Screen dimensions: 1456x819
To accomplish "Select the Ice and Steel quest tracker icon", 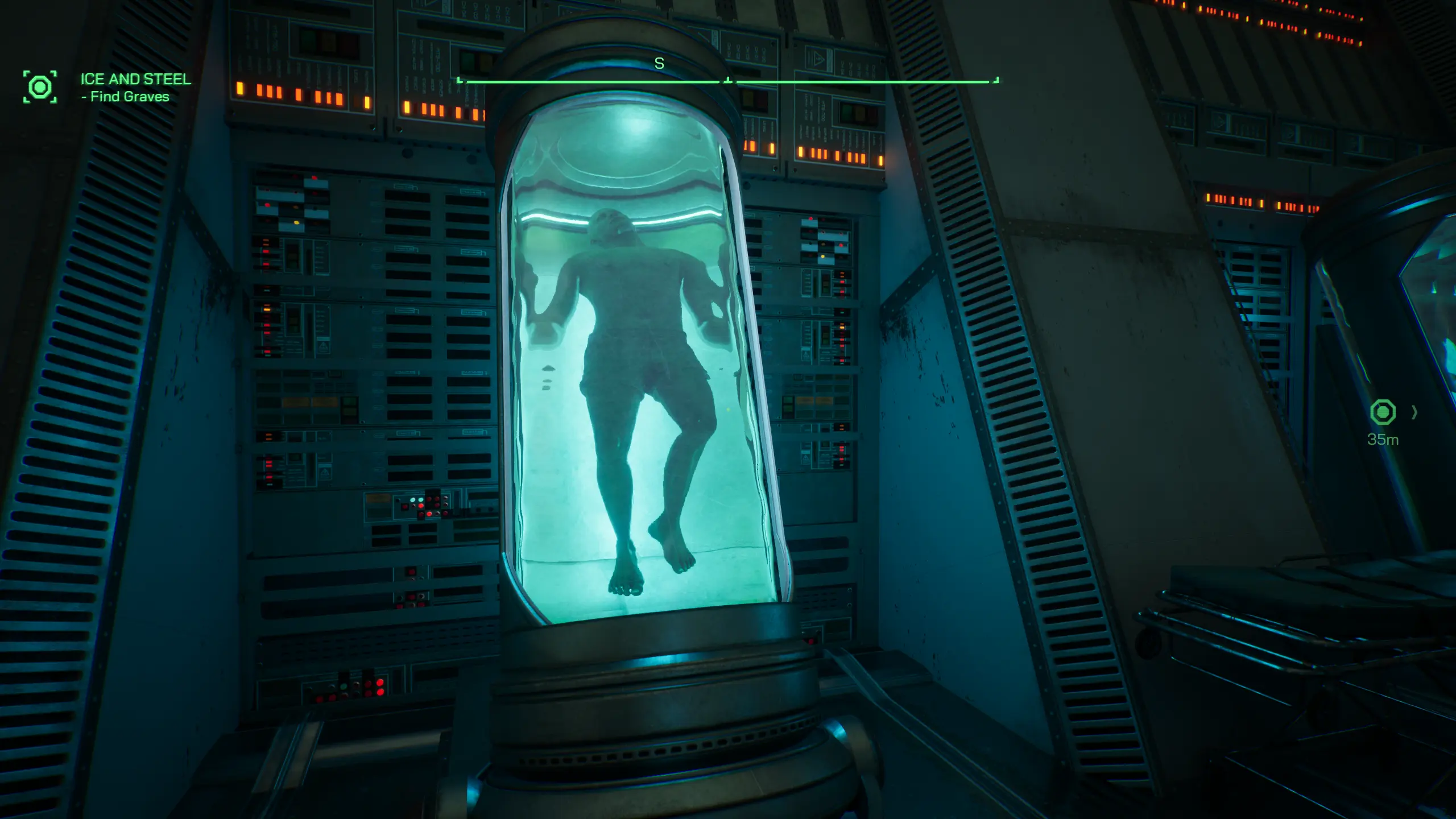I will point(40,87).
